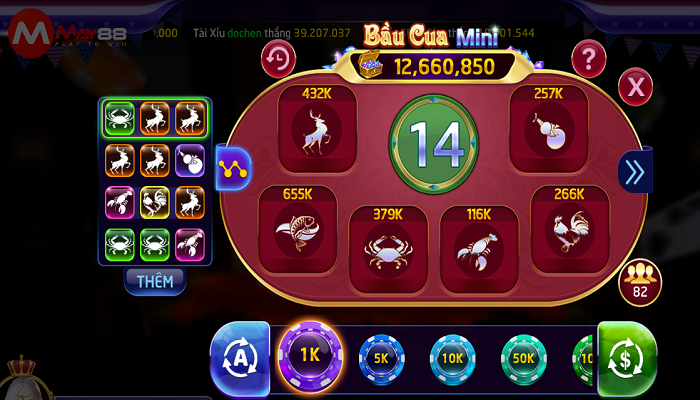Bet on the shrimp tile
The width and height of the screenshot is (700, 400).
click(x=477, y=247)
